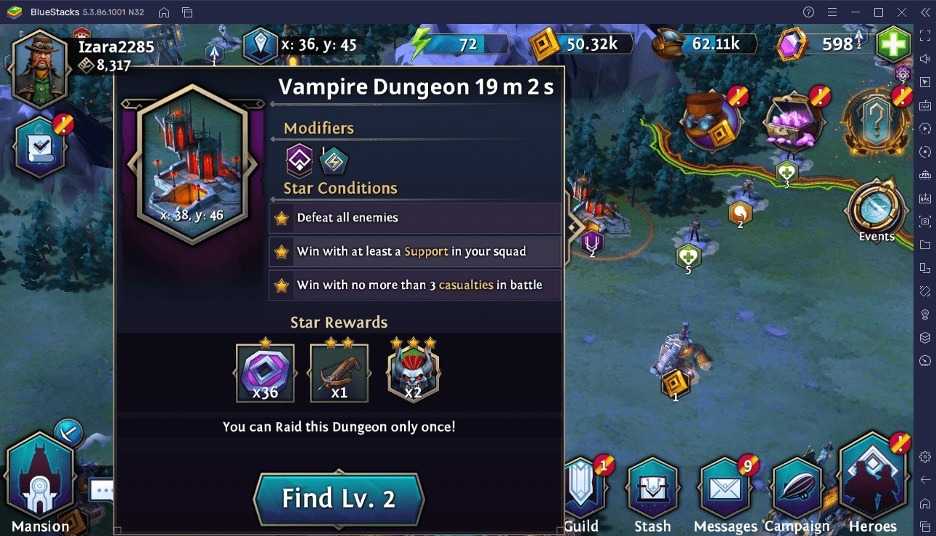Inspect the teal lightning modifier icon
Image resolution: width=936 pixels, height=536 pixels.
tap(333, 159)
